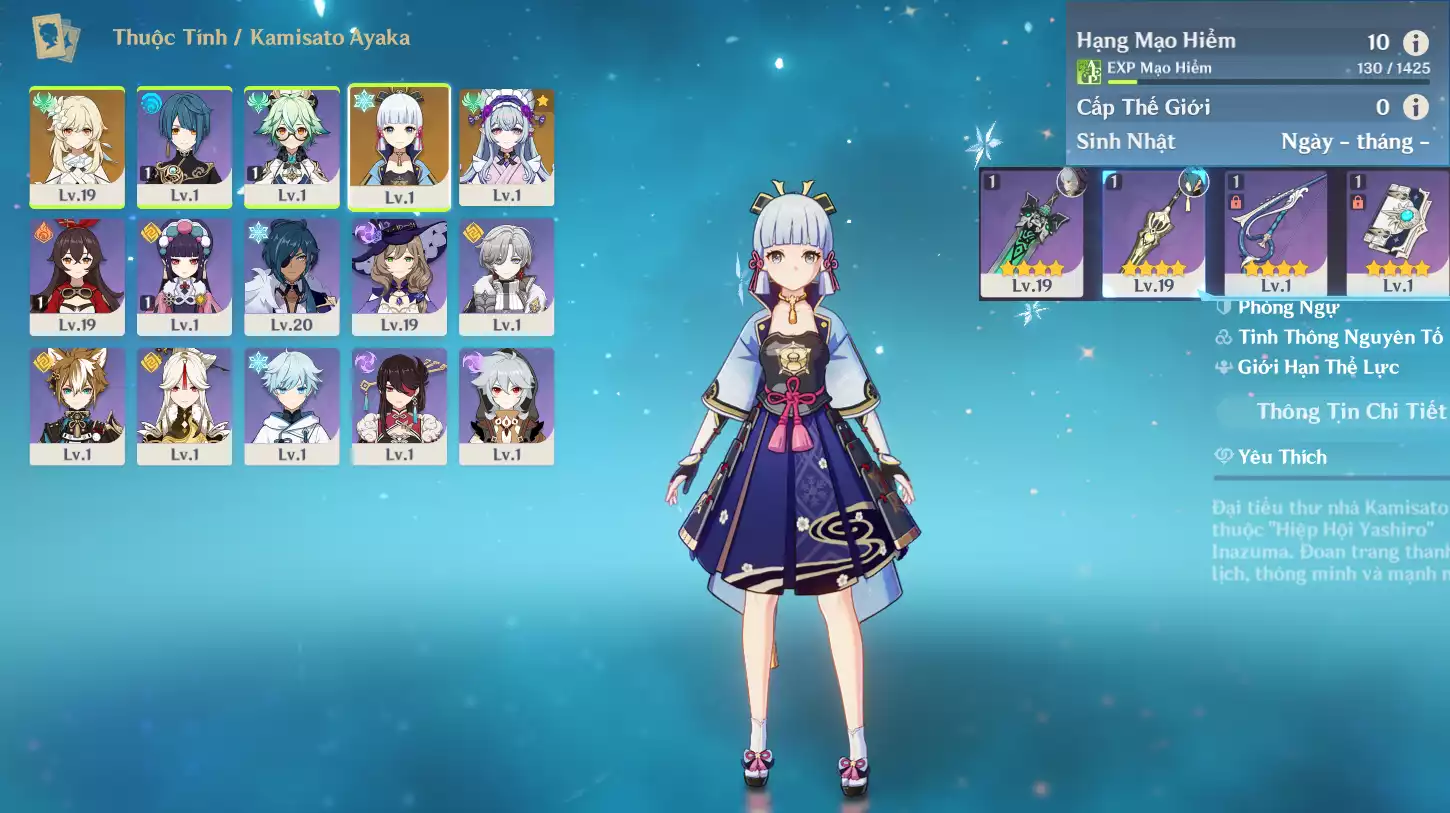The image size is (1450, 813).
Task: Select the green-black Lv.19 sword
Action: click(1031, 234)
